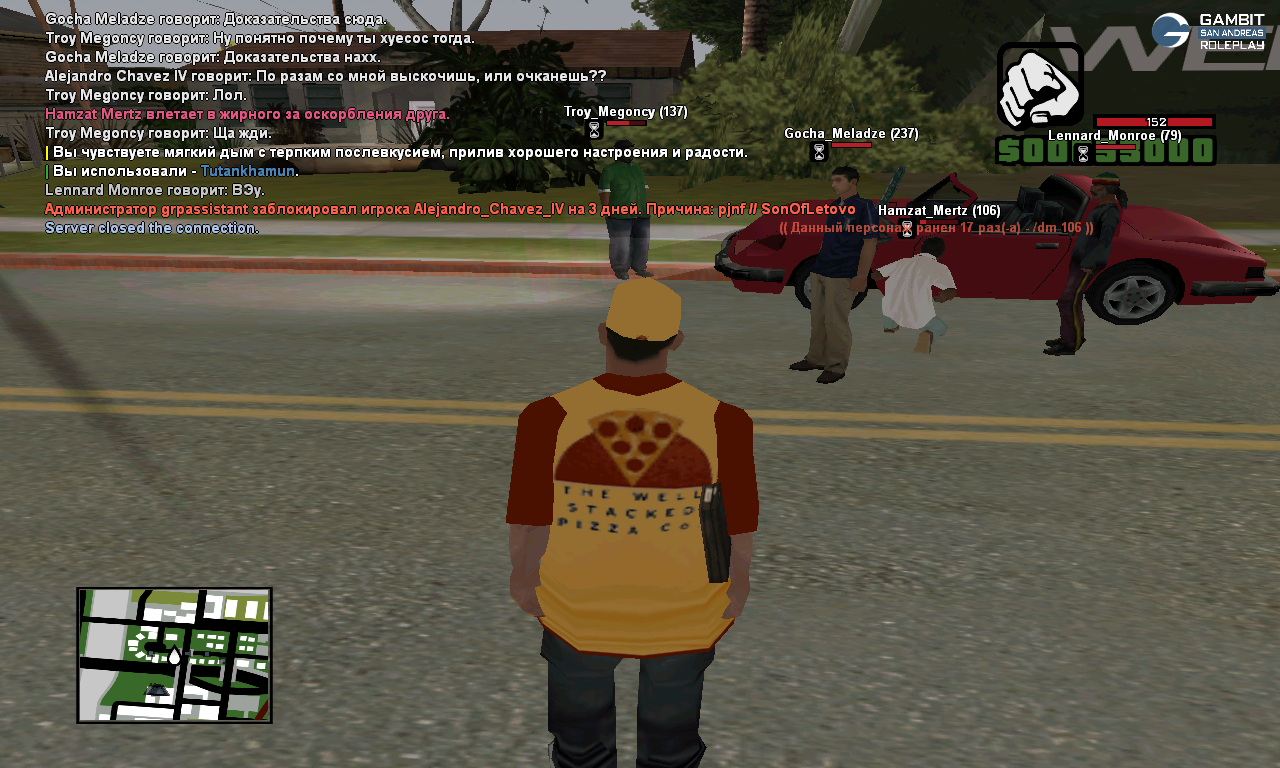Viewport: 1280px width, 768px height.
Task: Click the Troy_Megoncy player name tag
Action: [625, 112]
